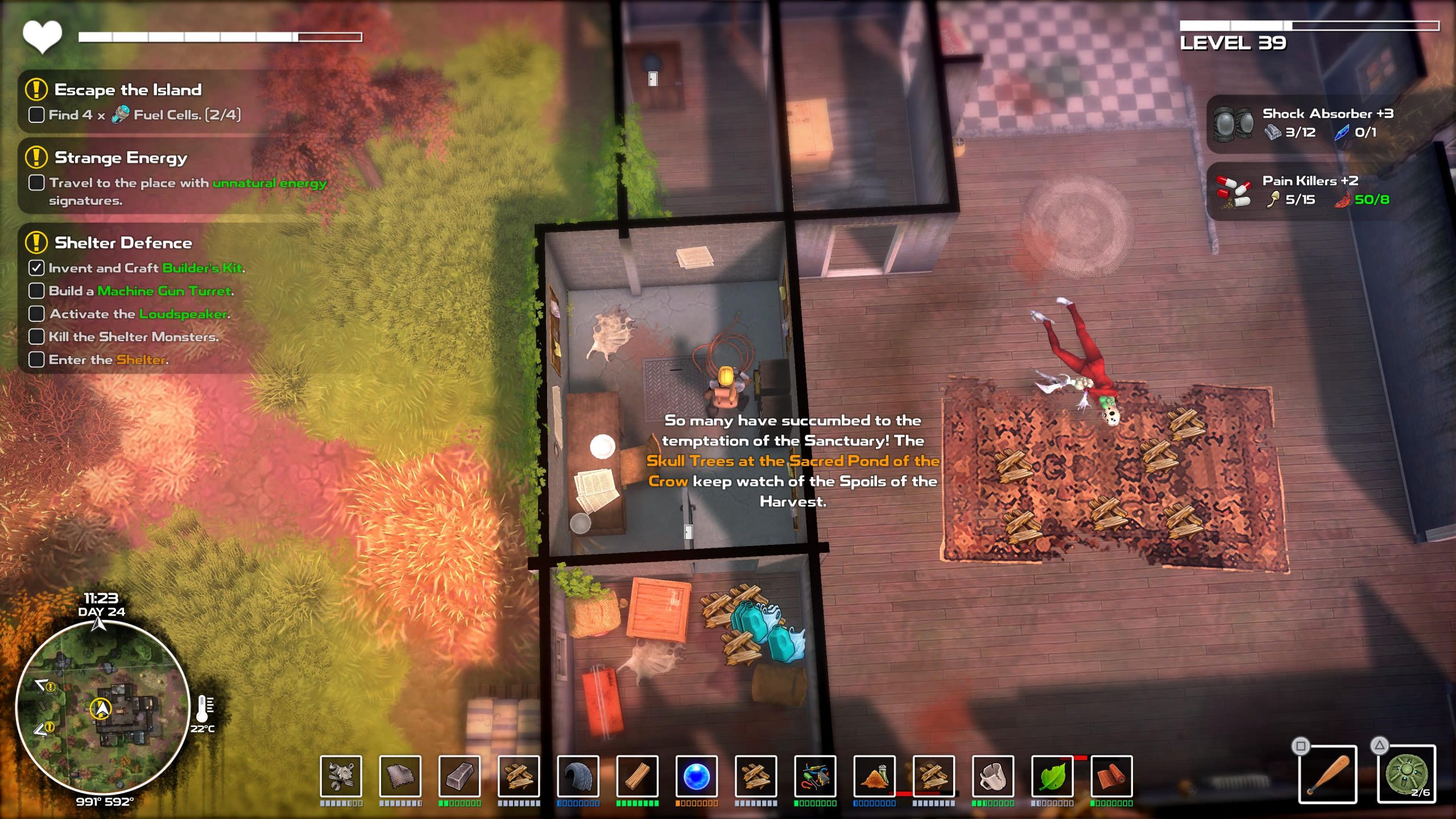
Task: Pick the broken white mug slot
Action: (x=993, y=776)
